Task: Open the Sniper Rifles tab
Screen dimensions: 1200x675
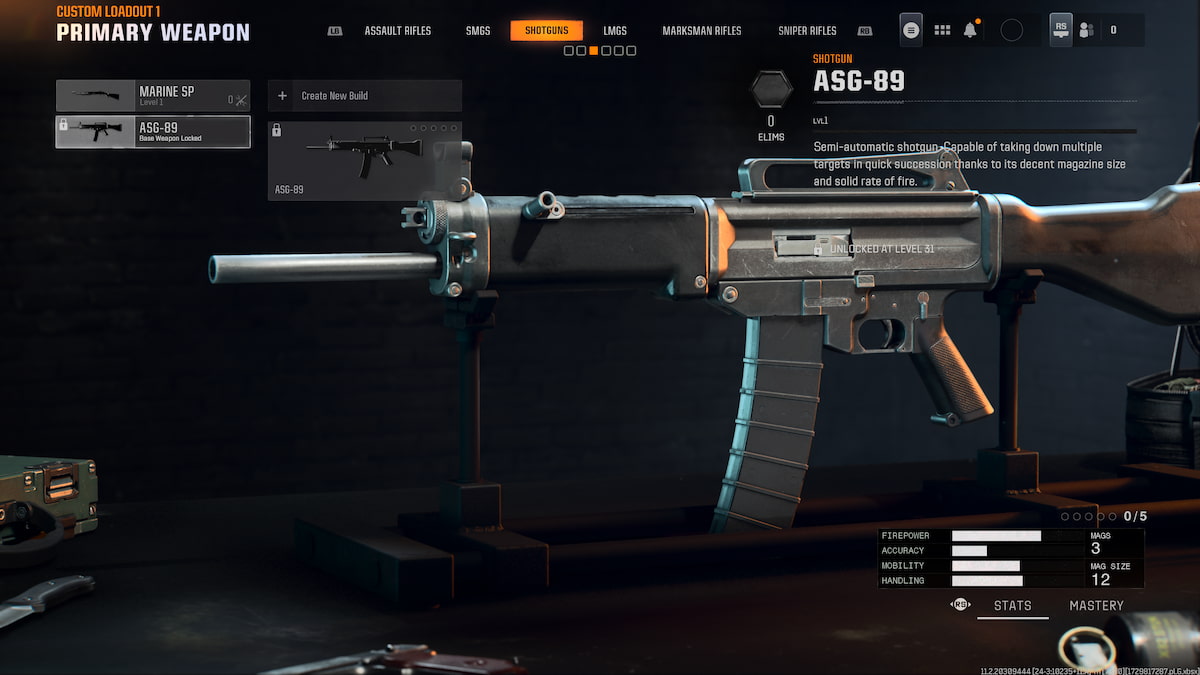Action: pyautogui.click(x=807, y=31)
